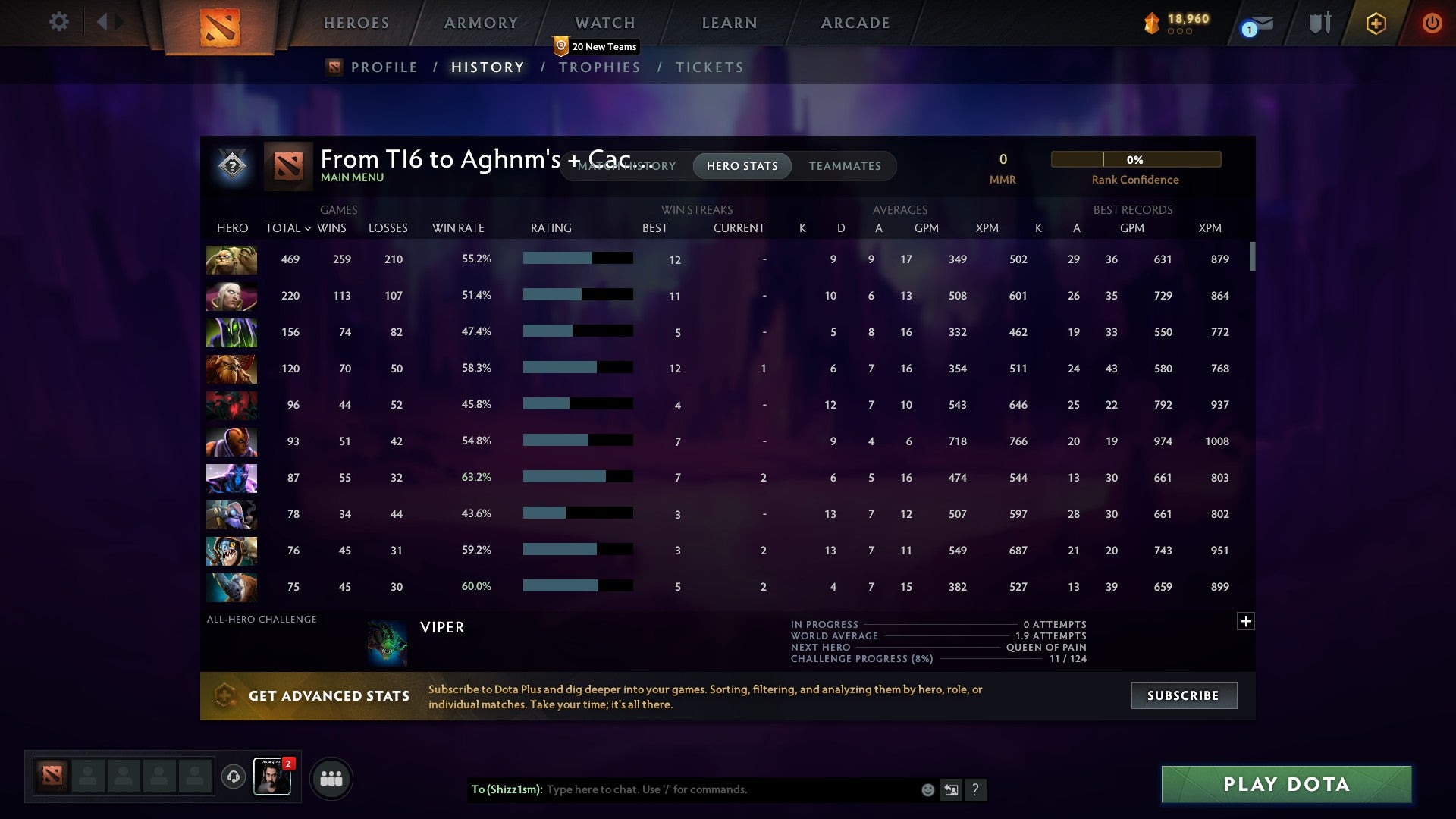This screenshot has width=1456, height=819.
Task: Click the SUBSCRIBE button for Dota Plus
Action: [x=1183, y=695]
